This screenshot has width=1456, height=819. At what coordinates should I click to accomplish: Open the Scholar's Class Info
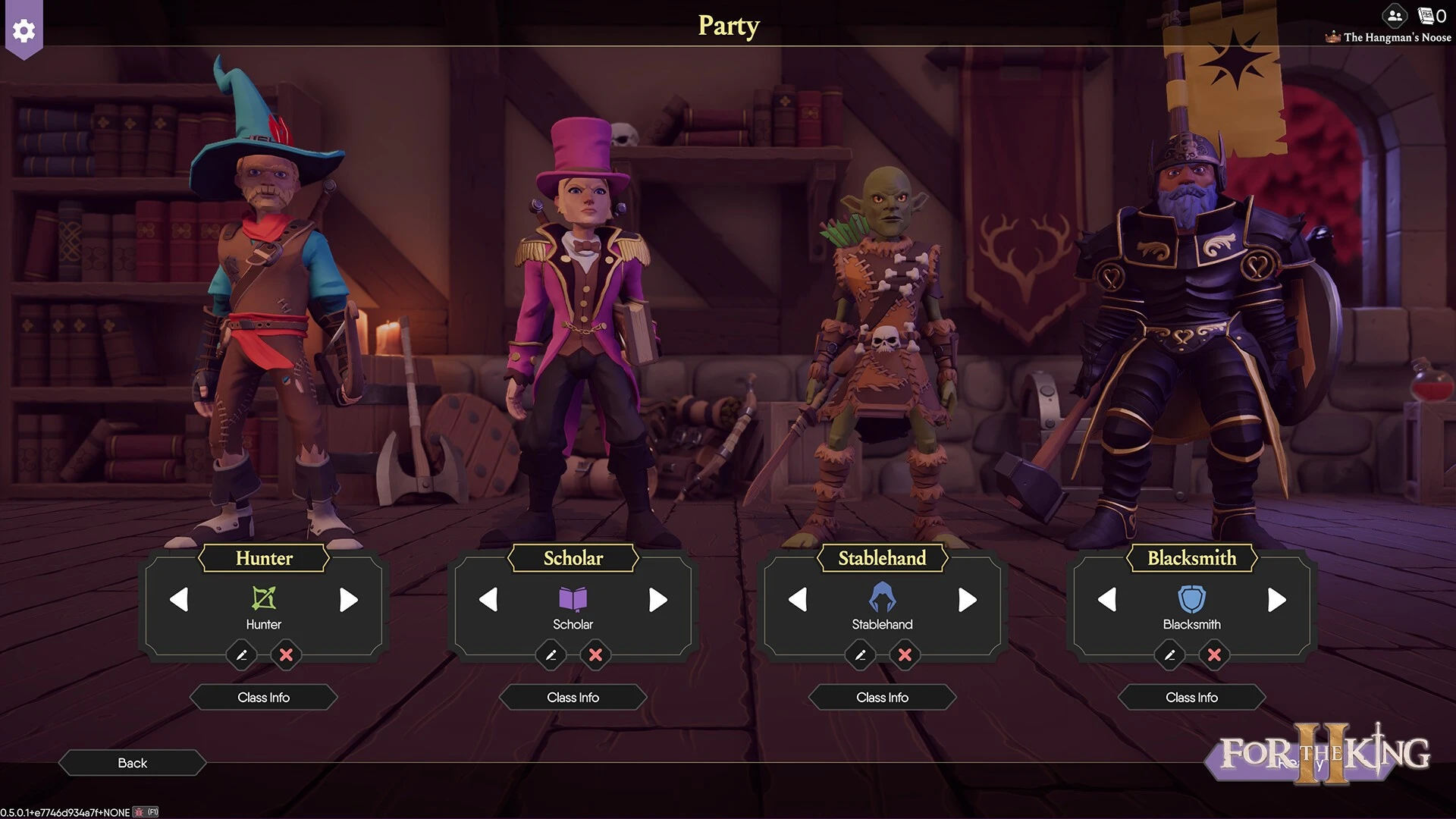point(573,697)
